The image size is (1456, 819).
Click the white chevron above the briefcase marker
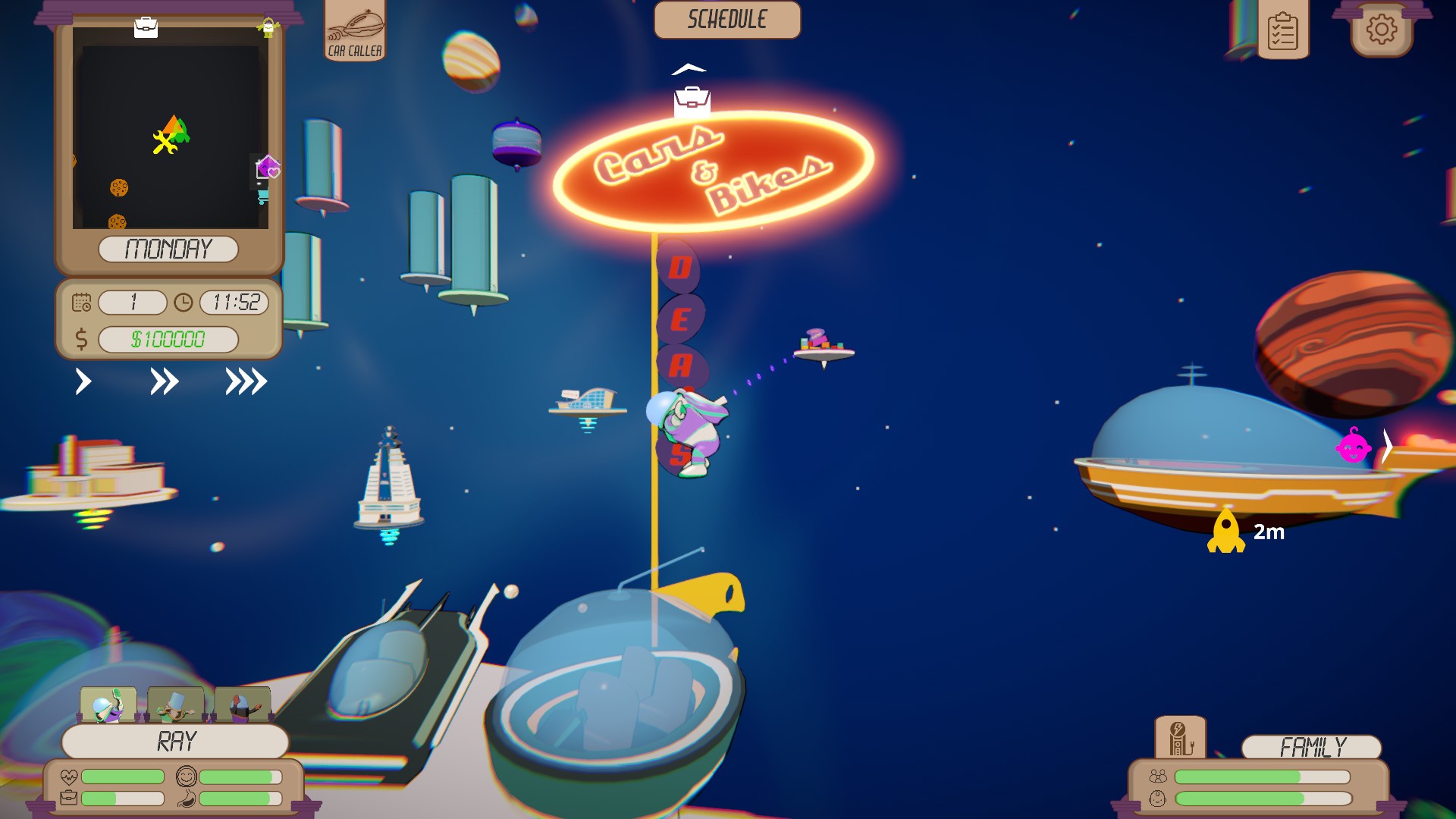click(689, 68)
